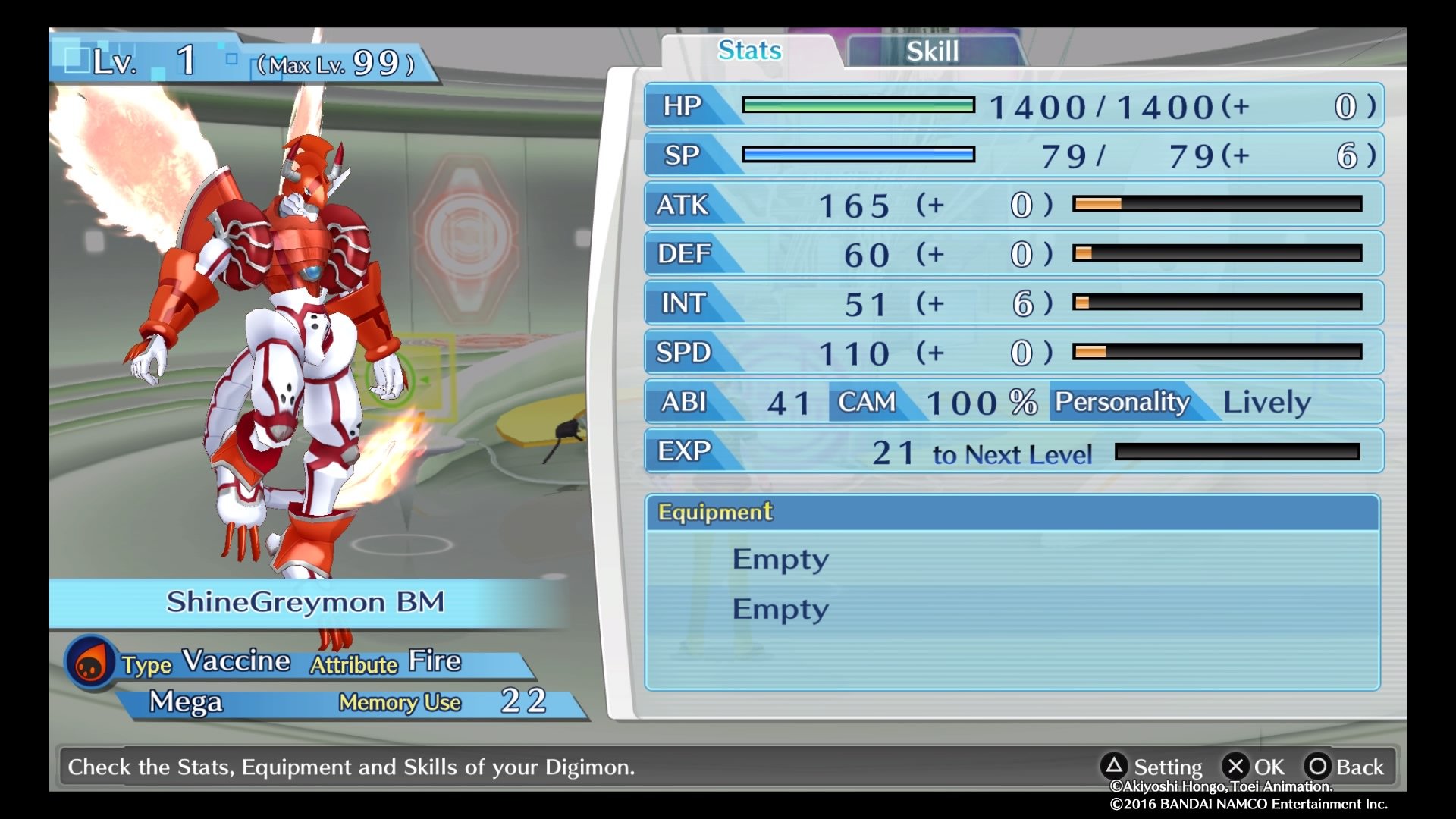Click the SPD stat label badge
The image size is (1456, 819).
tap(685, 353)
